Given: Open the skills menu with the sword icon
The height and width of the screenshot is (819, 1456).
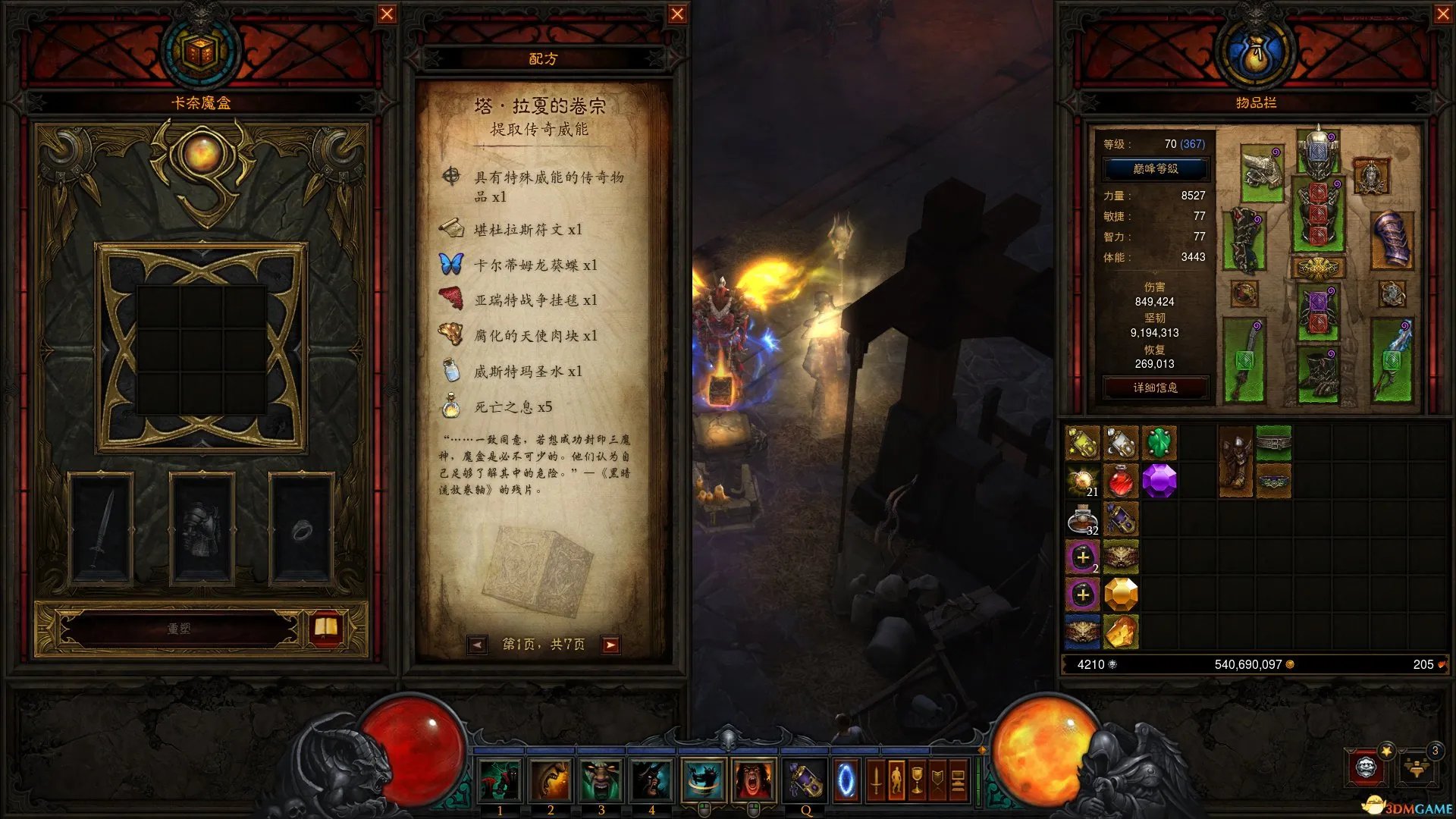Looking at the screenshot, I should [876, 780].
